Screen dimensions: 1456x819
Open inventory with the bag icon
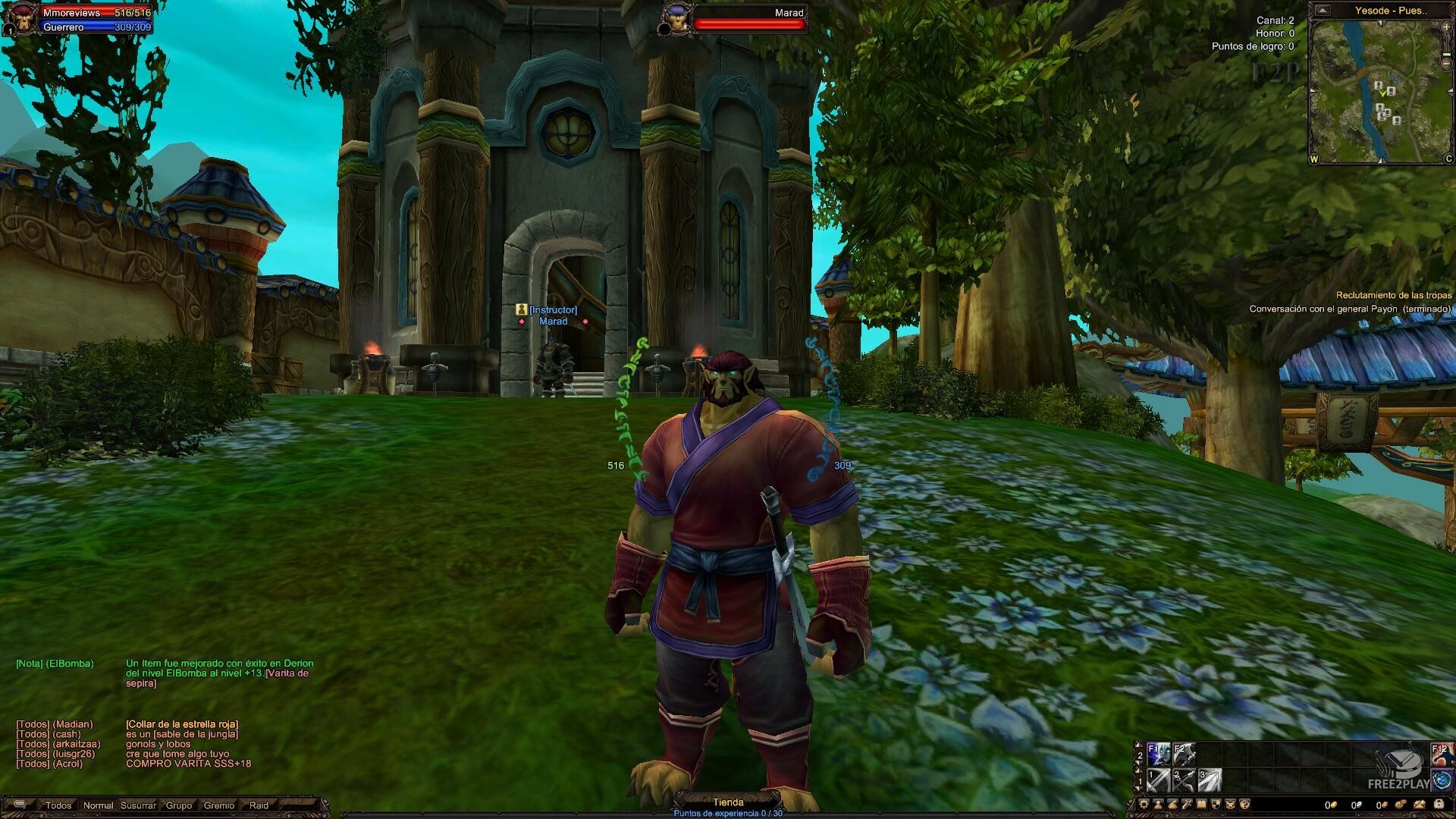1172,805
